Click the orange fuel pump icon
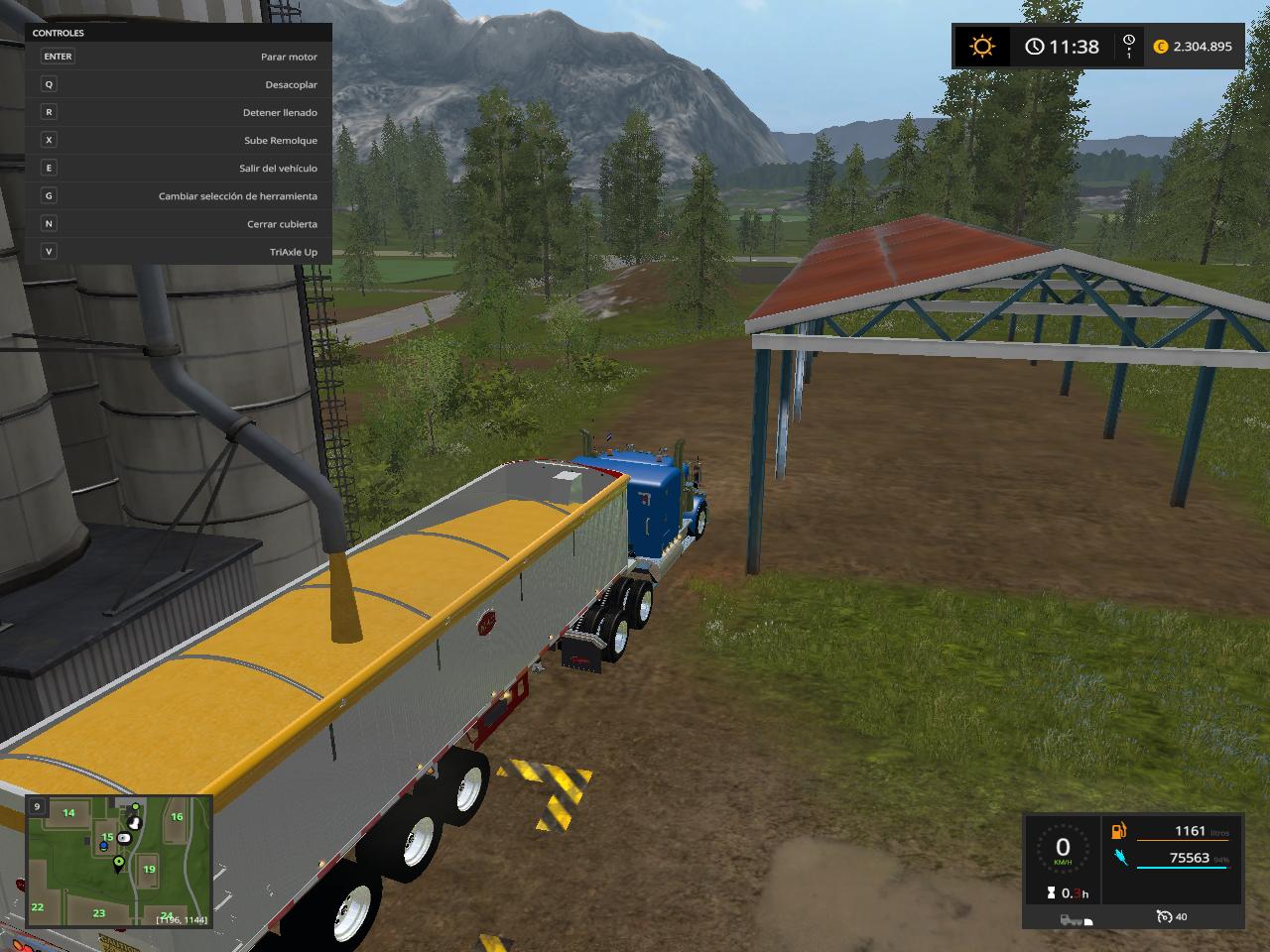Screen dimensions: 1270x952 1120,831
